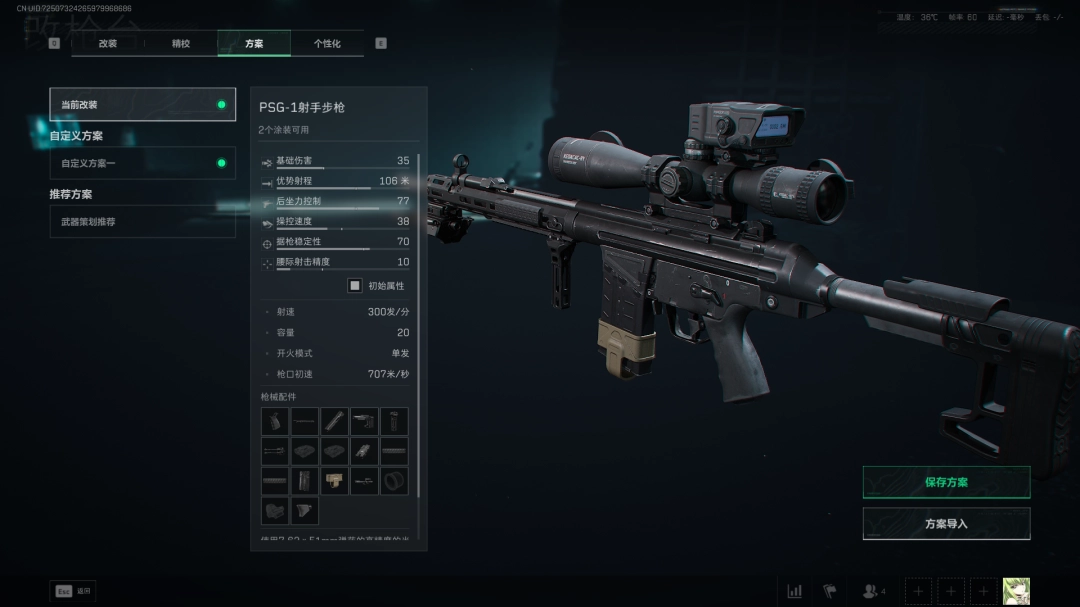The image size is (1080, 607).
Task: Open the 武器策划推荐 recommended plan
Action: [x=143, y=221]
